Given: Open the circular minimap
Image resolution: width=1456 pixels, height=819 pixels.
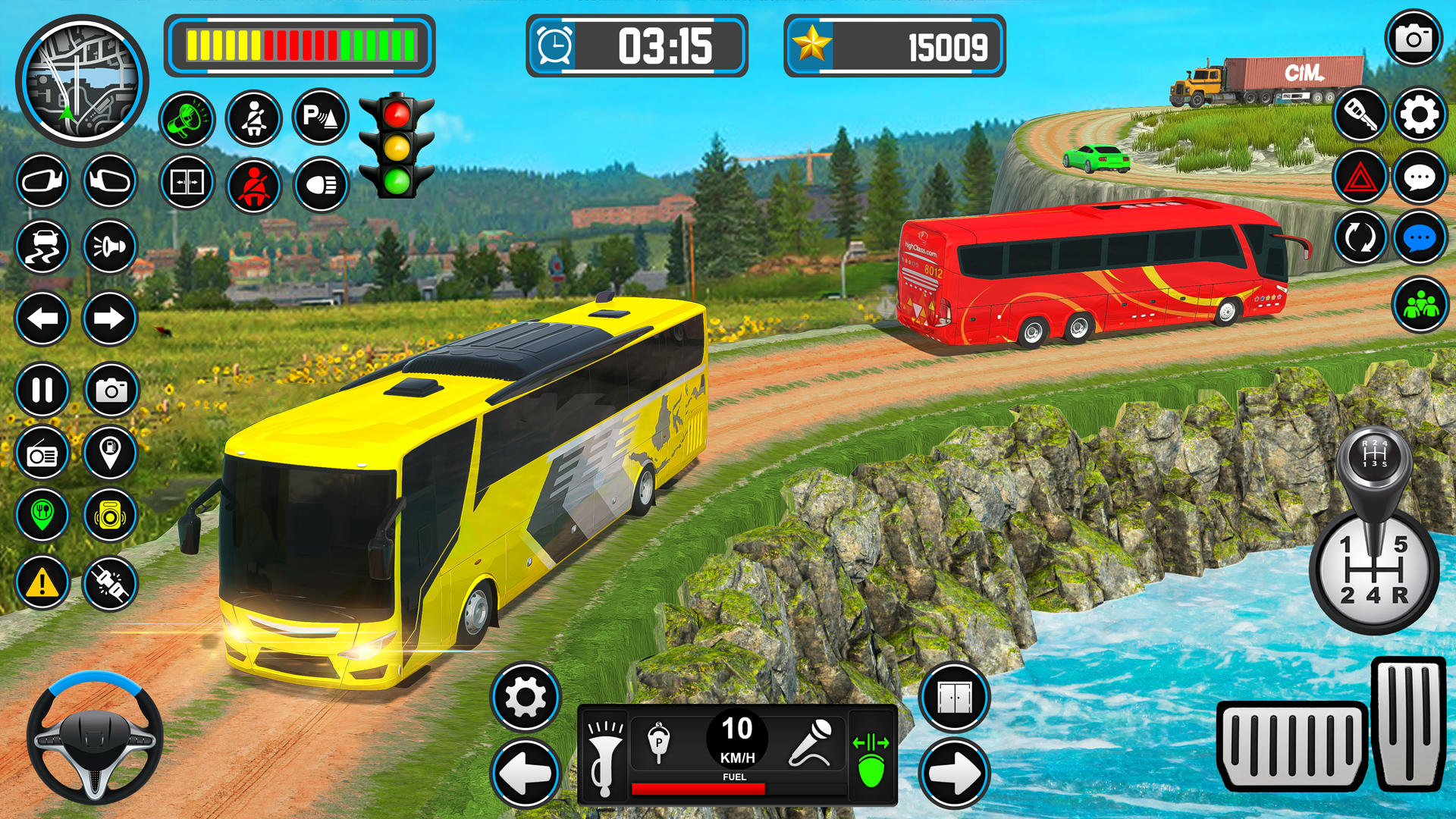Looking at the screenshot, I should [x=82, y=81].
